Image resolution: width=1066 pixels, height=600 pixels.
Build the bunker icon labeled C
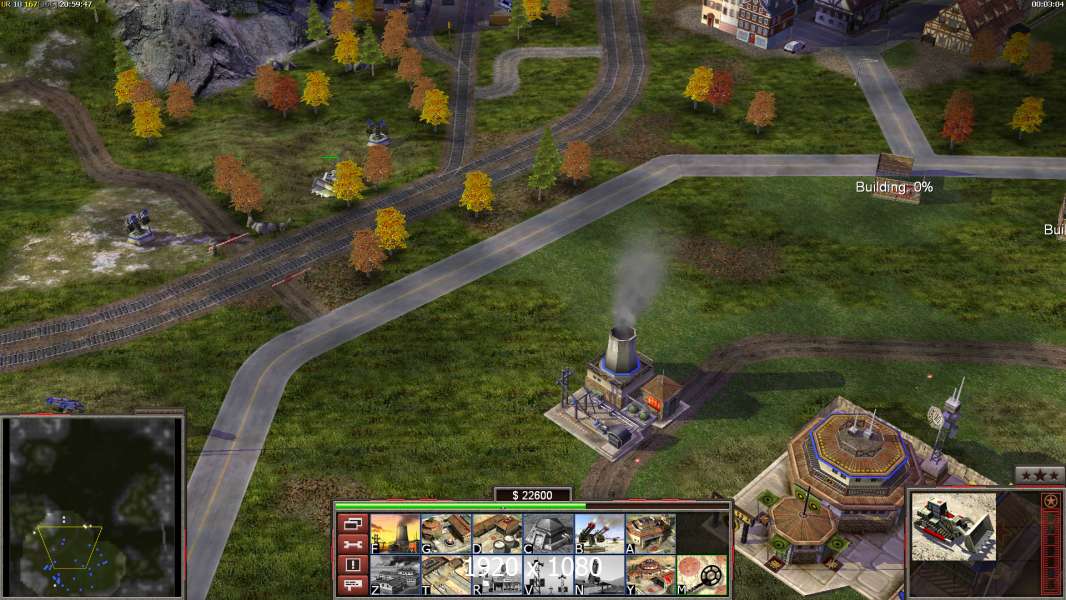pos(548,533)
